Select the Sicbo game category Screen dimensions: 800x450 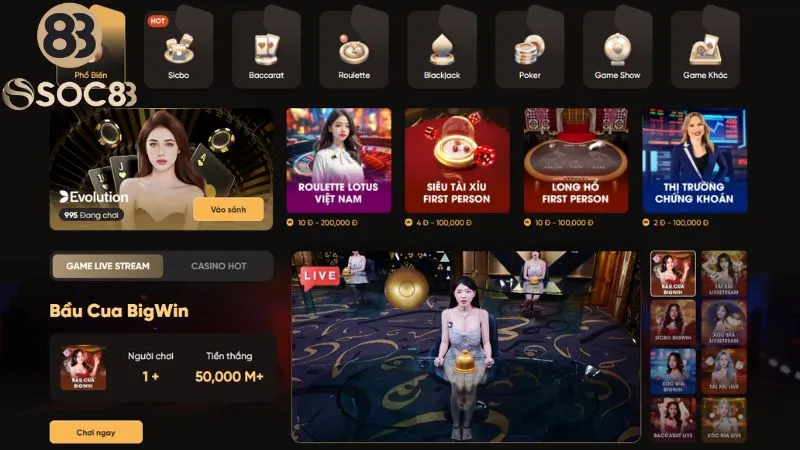(x=178, y=50)
